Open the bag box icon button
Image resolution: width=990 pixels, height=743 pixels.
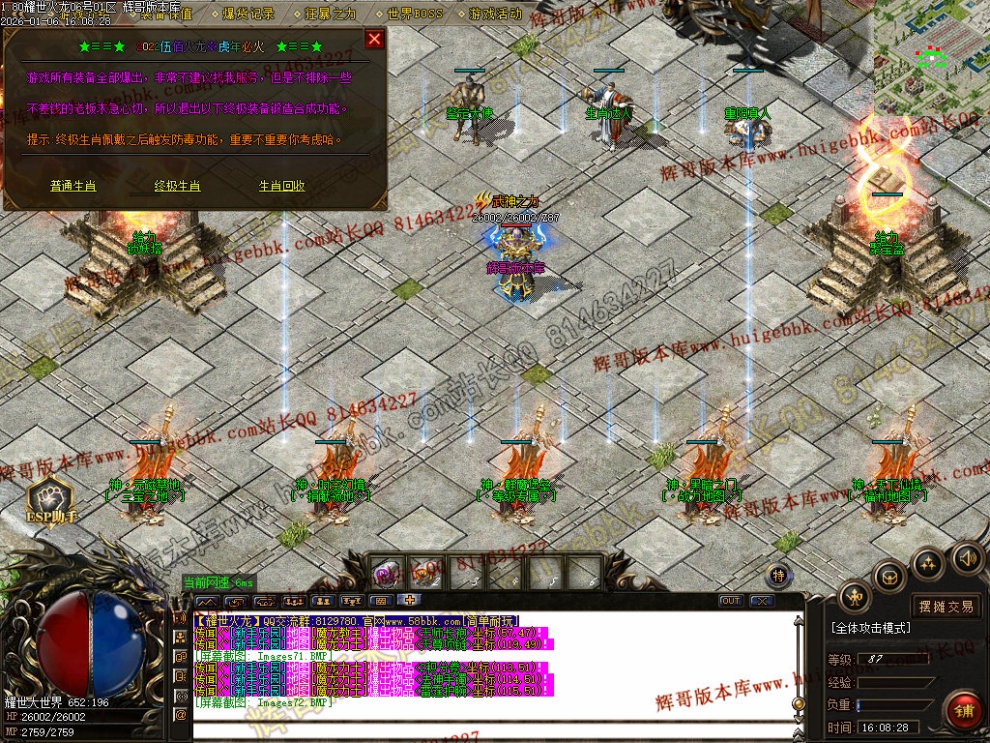point(890,577)
